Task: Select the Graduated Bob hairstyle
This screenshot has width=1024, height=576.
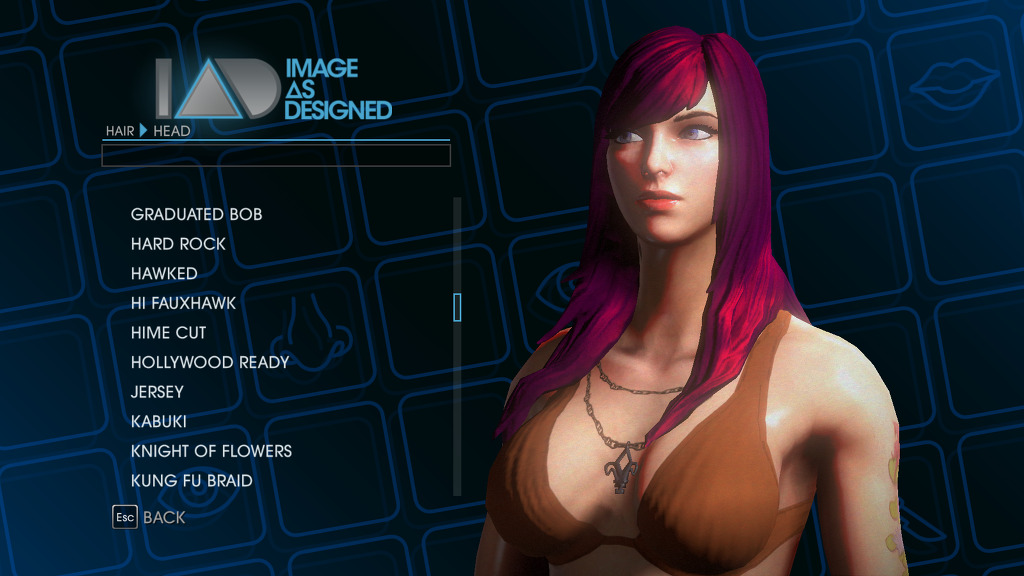Action: [196, 214]
